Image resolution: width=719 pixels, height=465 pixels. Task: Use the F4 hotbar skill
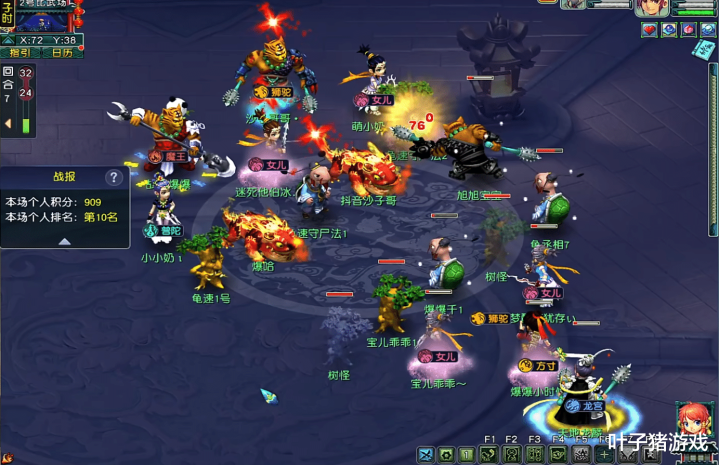(557, 455)
